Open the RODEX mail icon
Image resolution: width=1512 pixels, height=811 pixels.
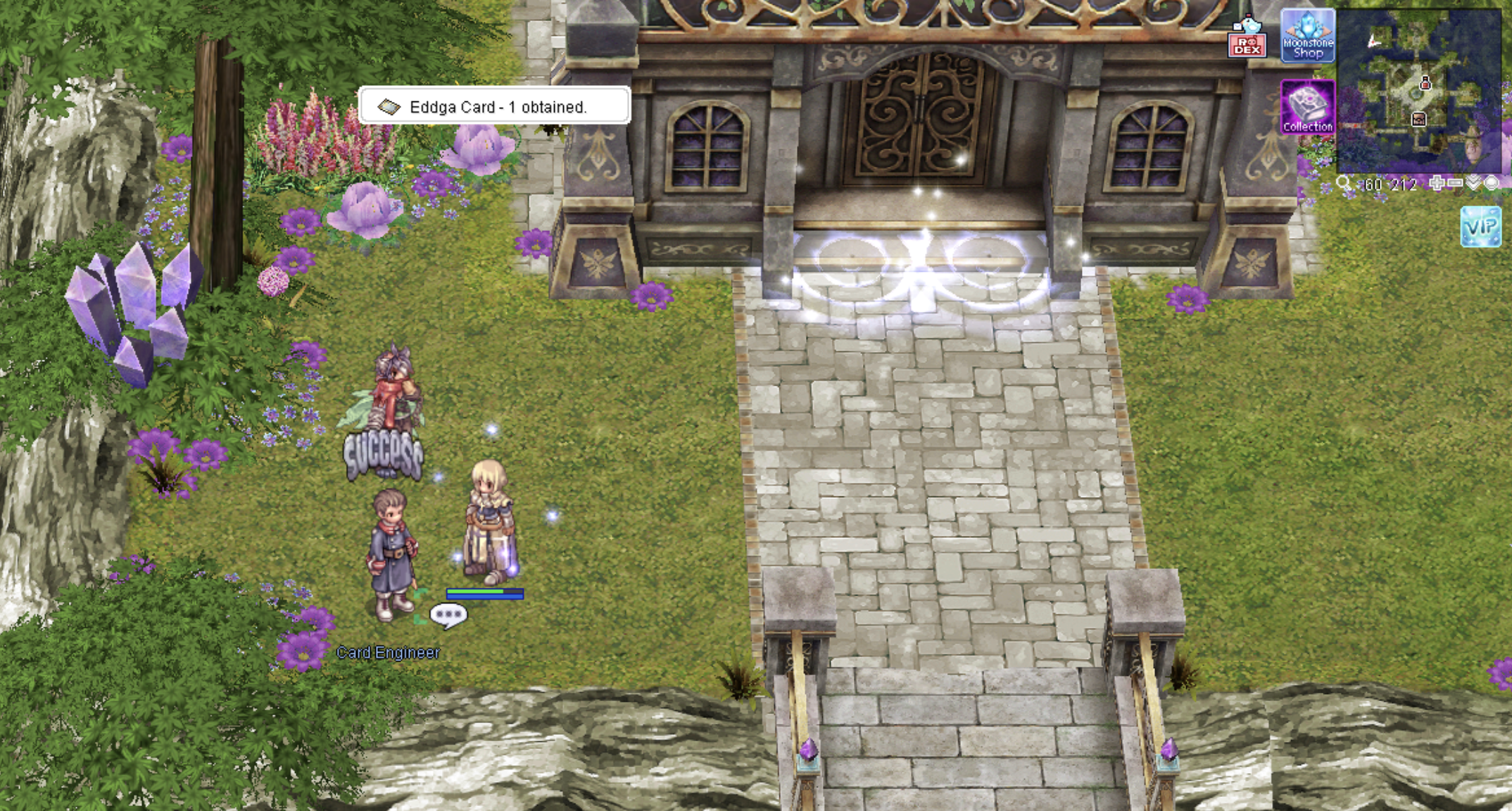(1247, 37)
